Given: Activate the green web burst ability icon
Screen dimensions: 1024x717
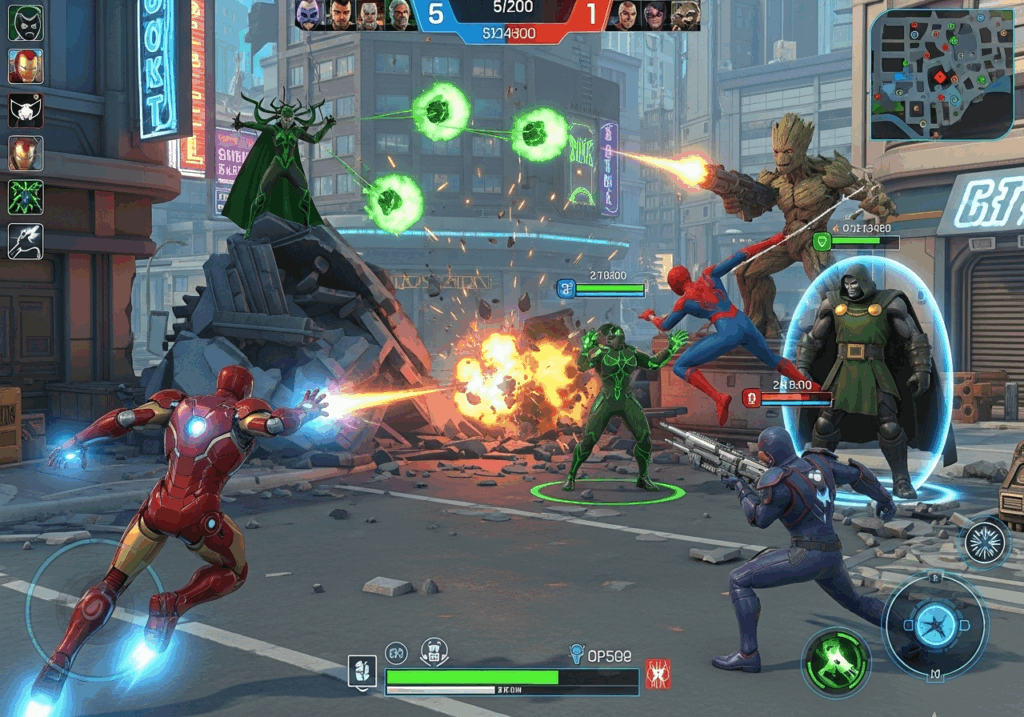Looking at the screenshot, I should click(25, 197).
